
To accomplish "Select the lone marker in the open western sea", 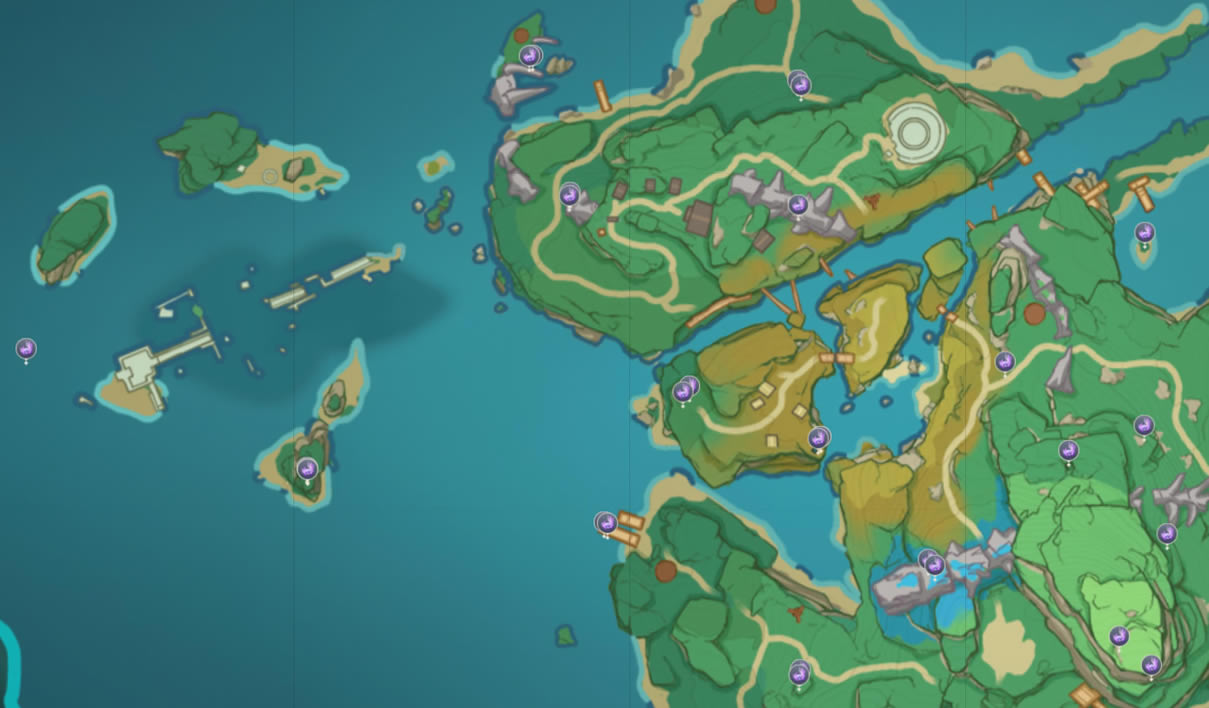I will click(x=26, y=348).
